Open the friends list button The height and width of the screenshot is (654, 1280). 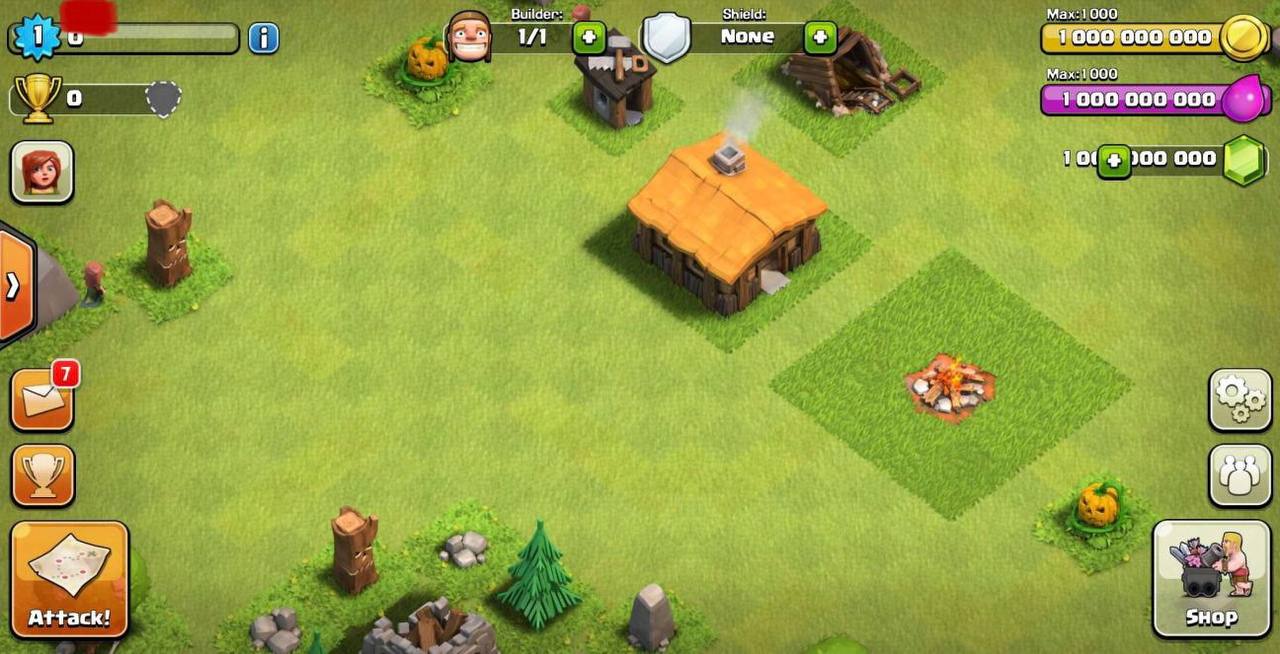tap(1240, 475)
